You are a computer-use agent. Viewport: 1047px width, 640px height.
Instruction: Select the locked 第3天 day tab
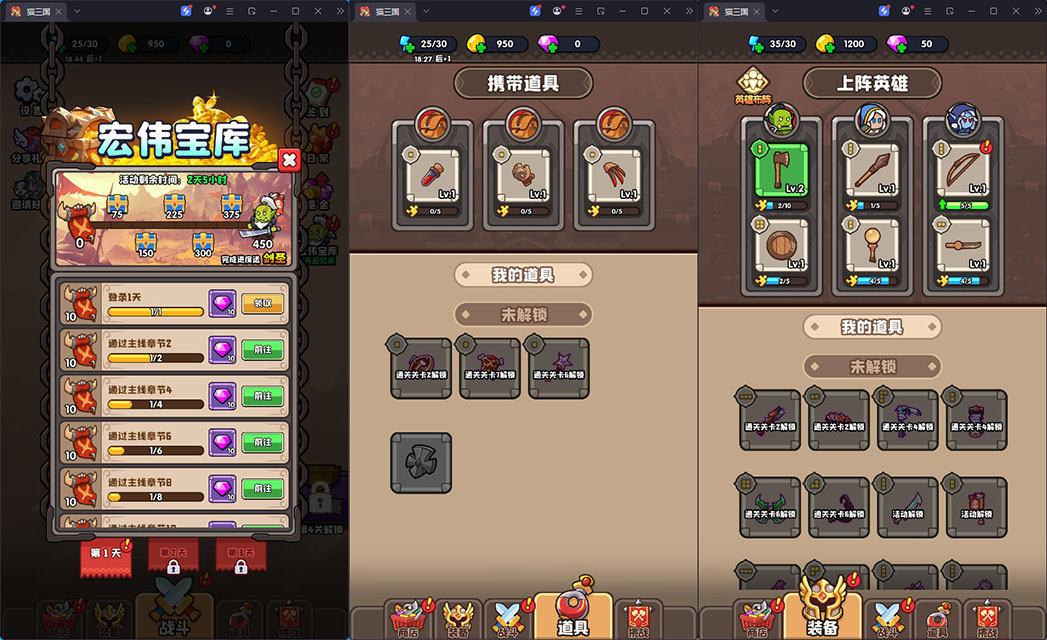241,555
